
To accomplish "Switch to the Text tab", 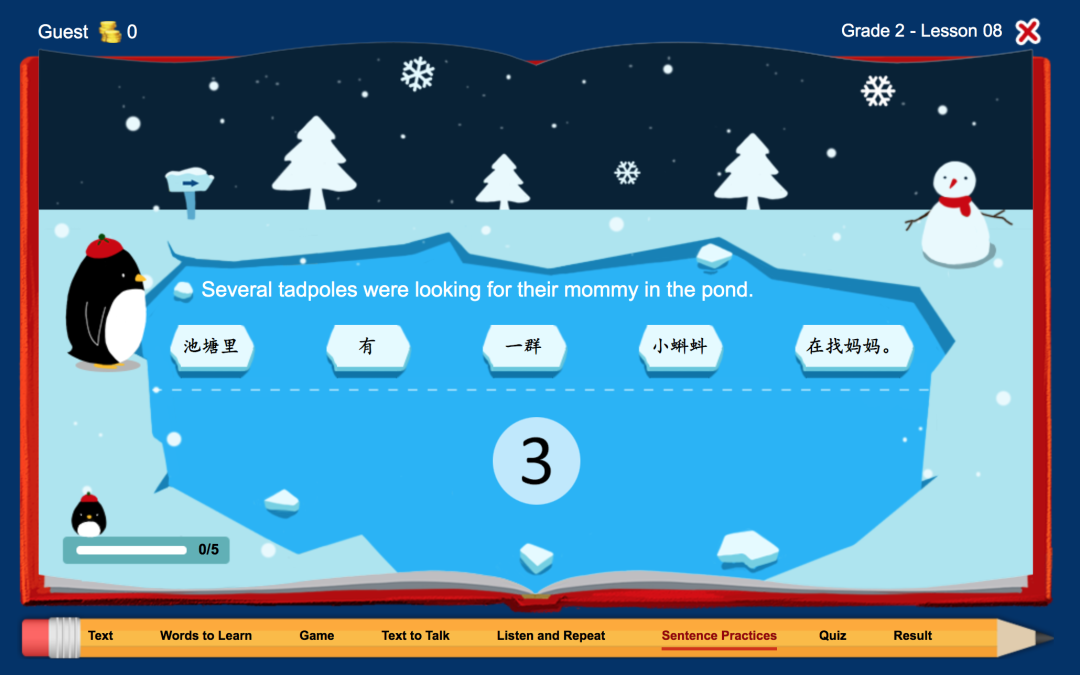I will [x=101, y=636].
